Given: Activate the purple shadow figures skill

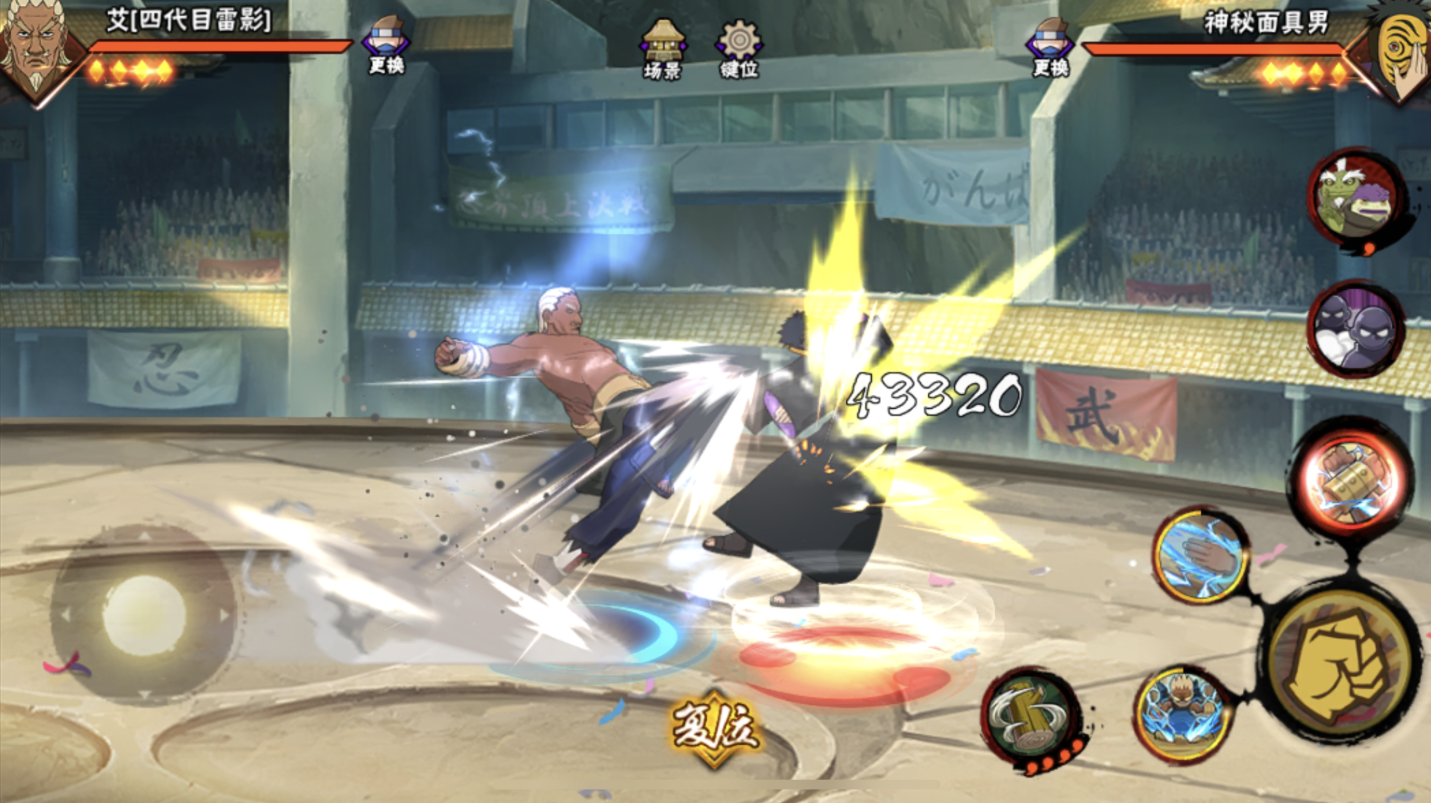Looking at the screenshot, I should coord(1356,328).
